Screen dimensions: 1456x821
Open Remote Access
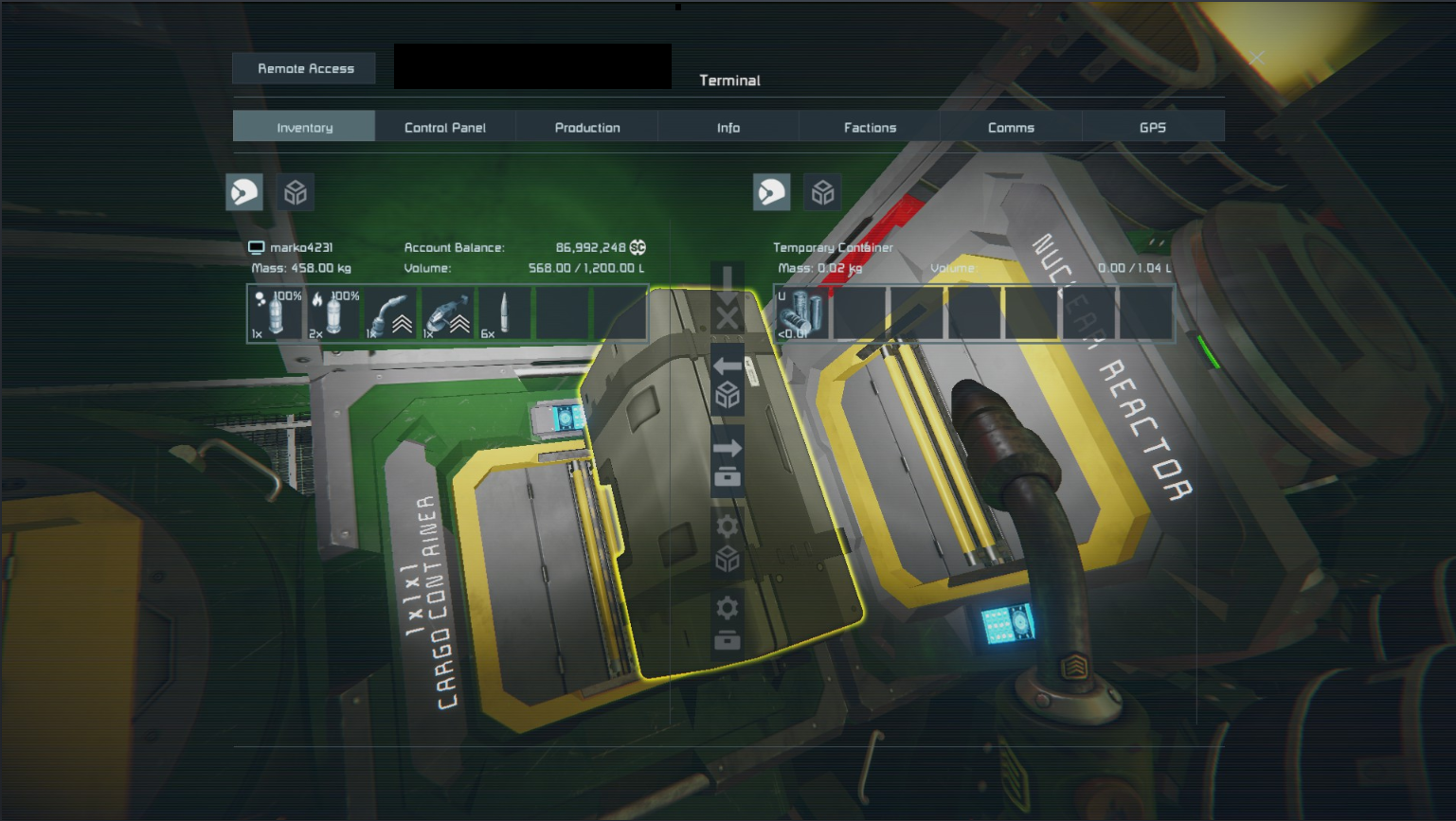click(x=305, y=68)
